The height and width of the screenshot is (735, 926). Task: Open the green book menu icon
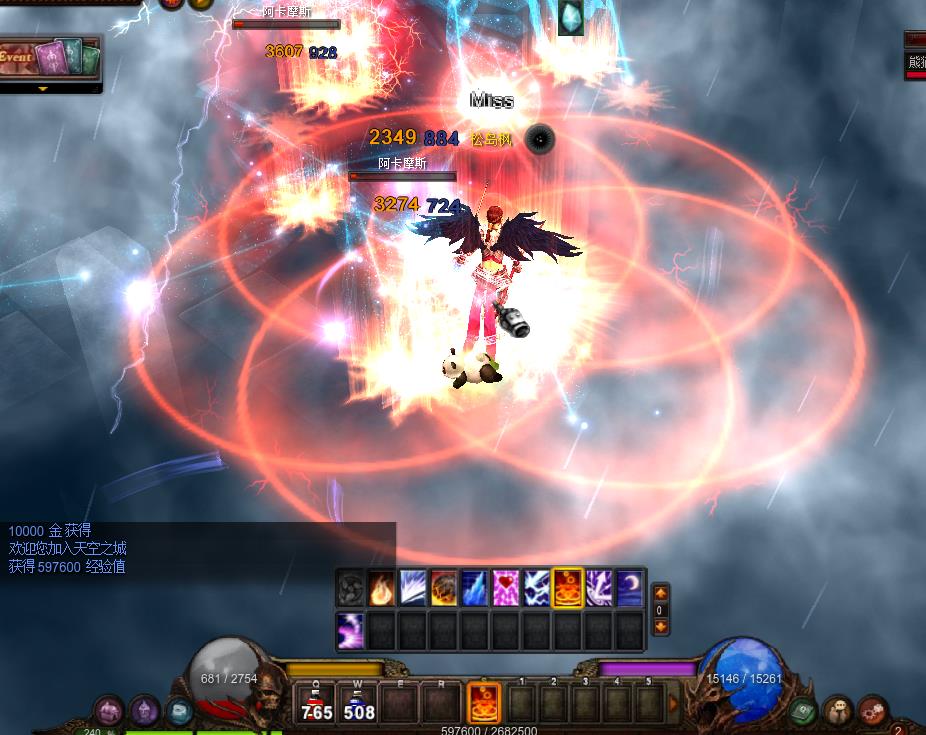point(804,711)
